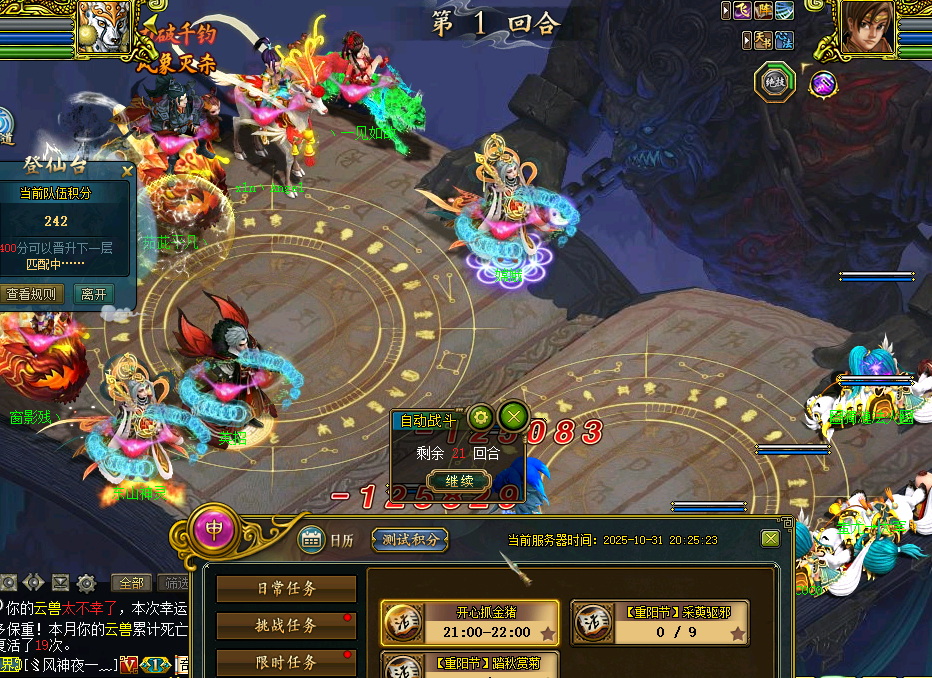Open the 日历 calendar
The height and width of the screenshot is (678, 932).
pos(326,539)
